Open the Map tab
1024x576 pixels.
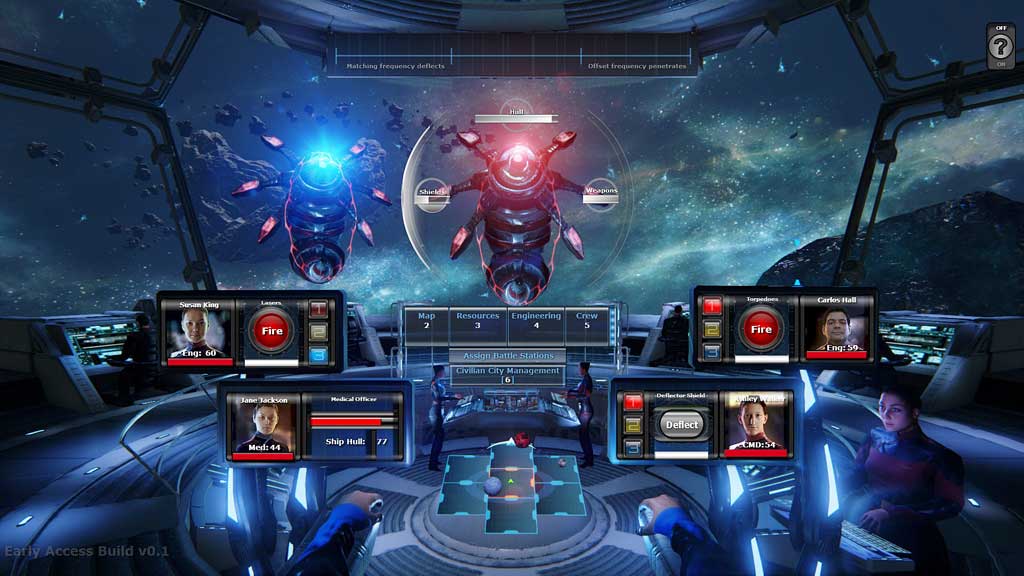[426, 320]
